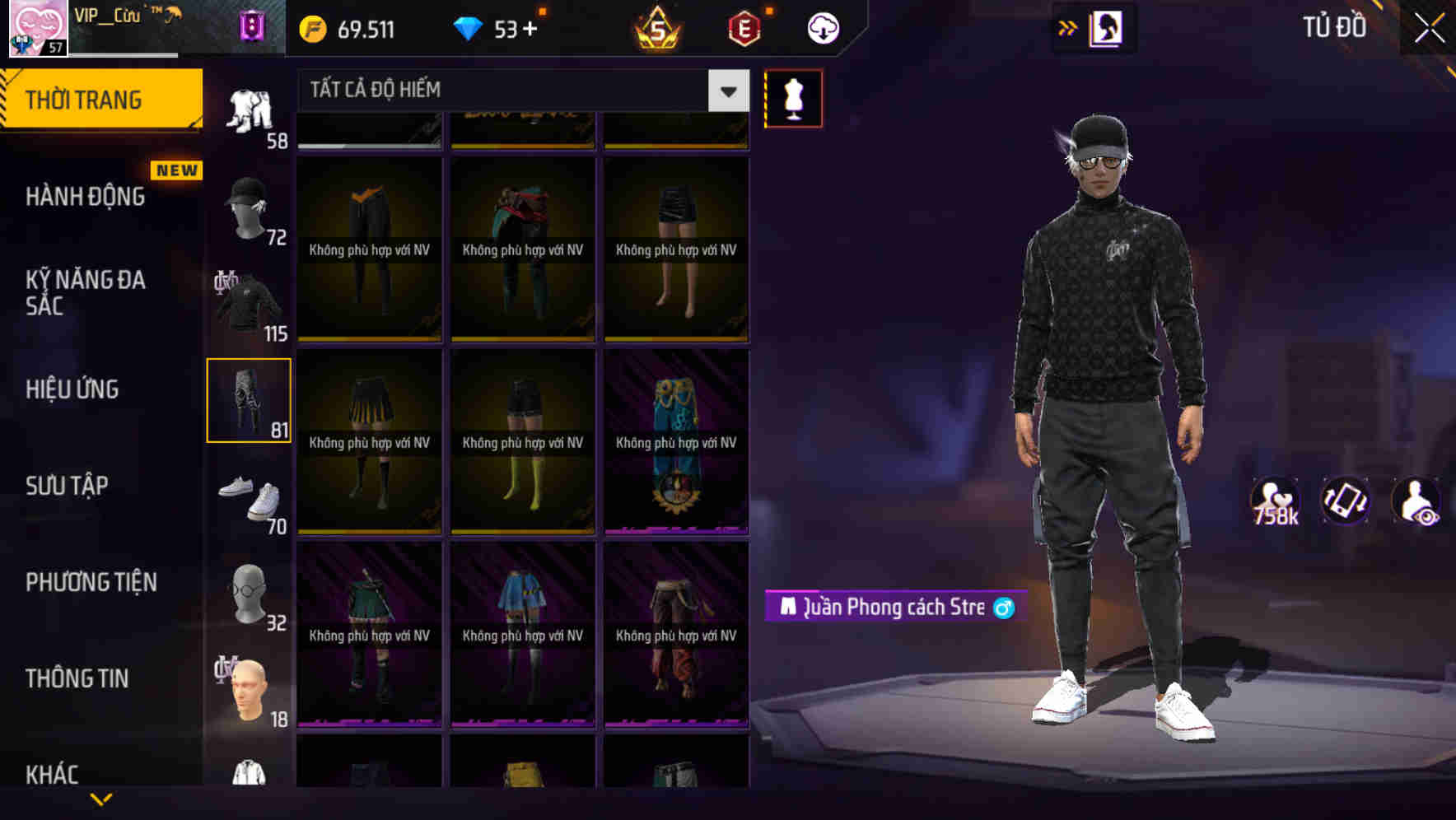Viewport: 1456px width, 820px height.
Task: Click the rotate character phone icon
Action: 1346,501
